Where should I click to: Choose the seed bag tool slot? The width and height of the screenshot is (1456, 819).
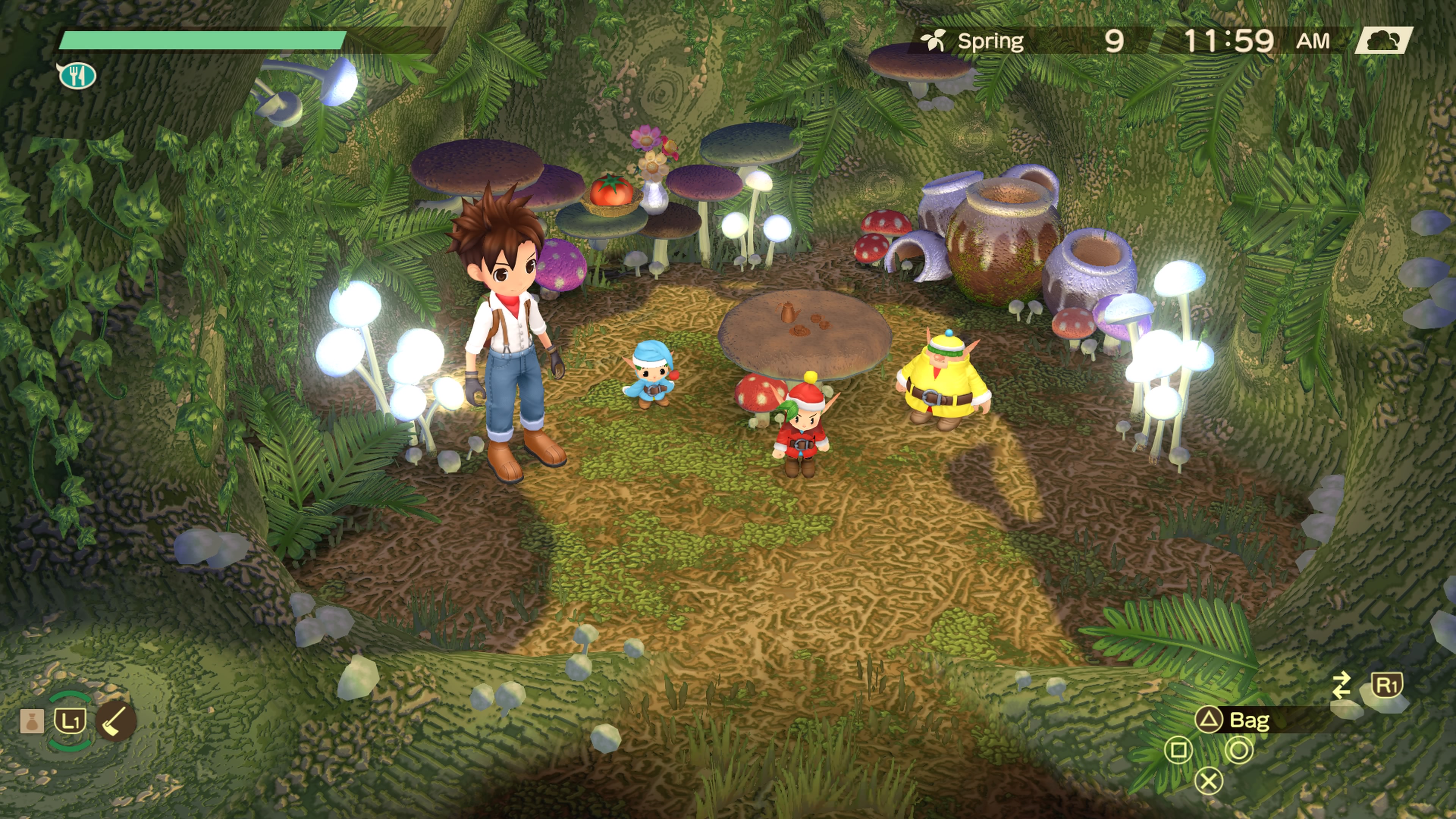(31, 721)
